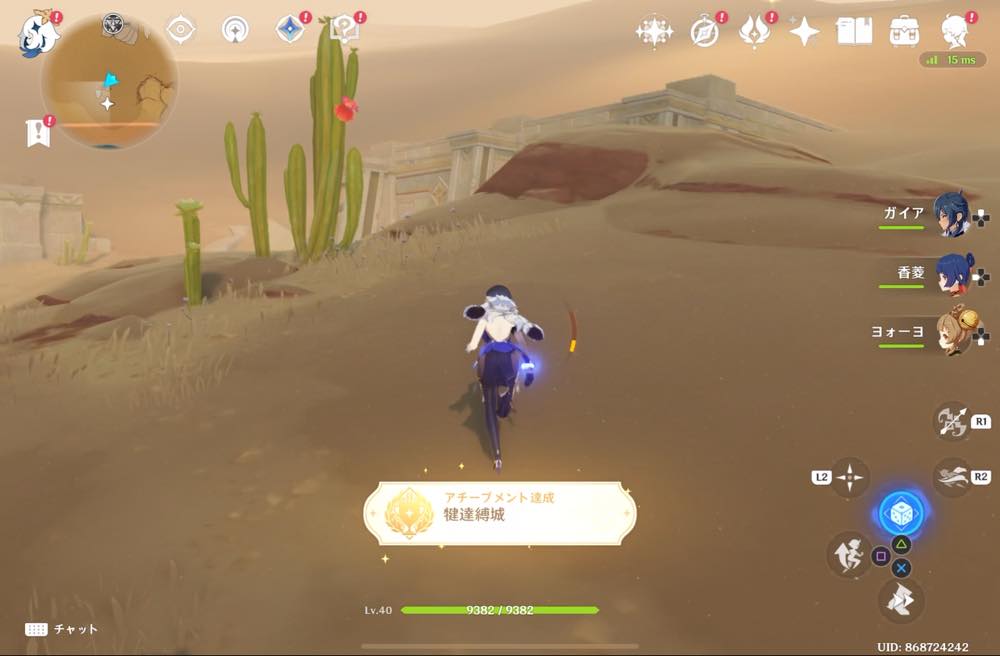Screen dimensions: 1000x656
Task: Open the question mark speech bubble icon
Action: 345,29
